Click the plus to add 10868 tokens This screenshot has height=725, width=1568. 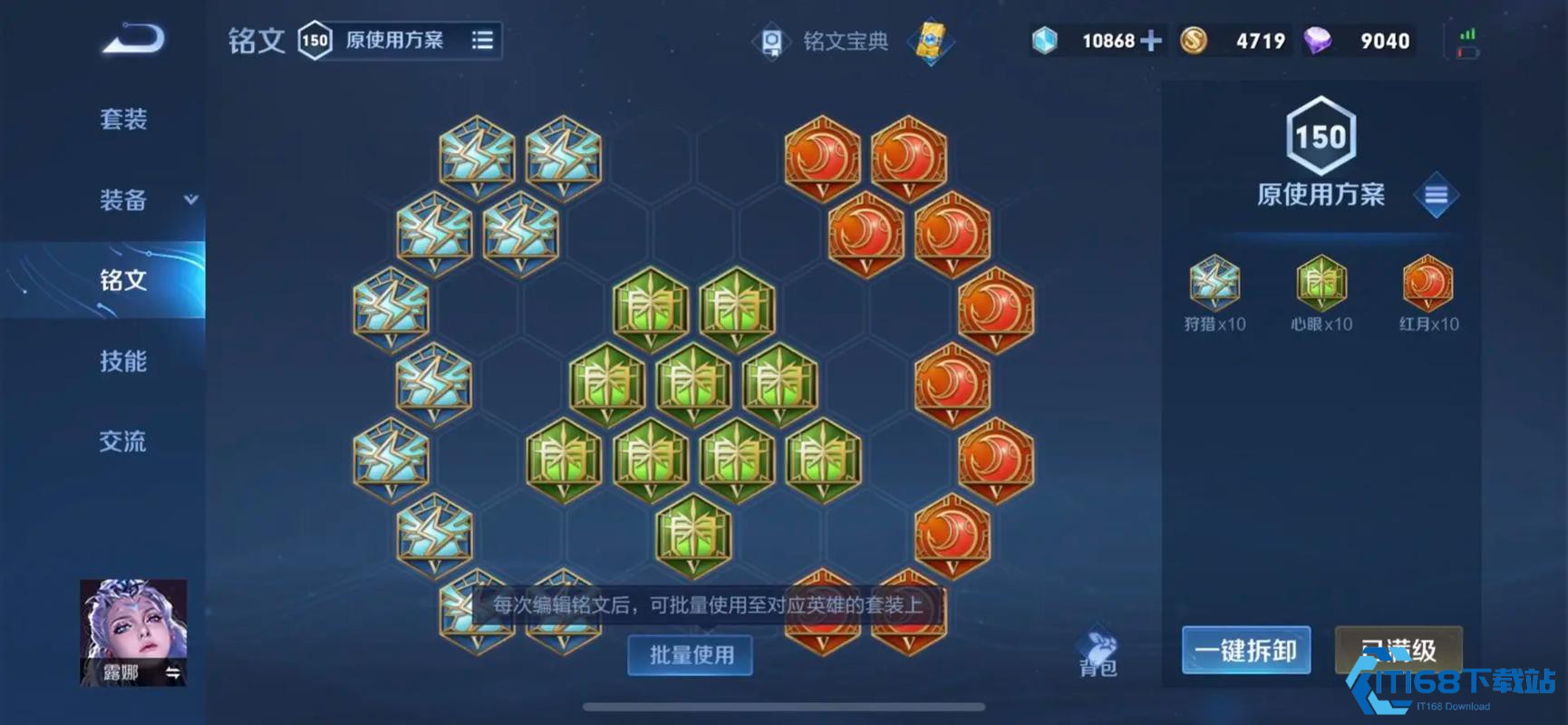(x=1153, y=40)
